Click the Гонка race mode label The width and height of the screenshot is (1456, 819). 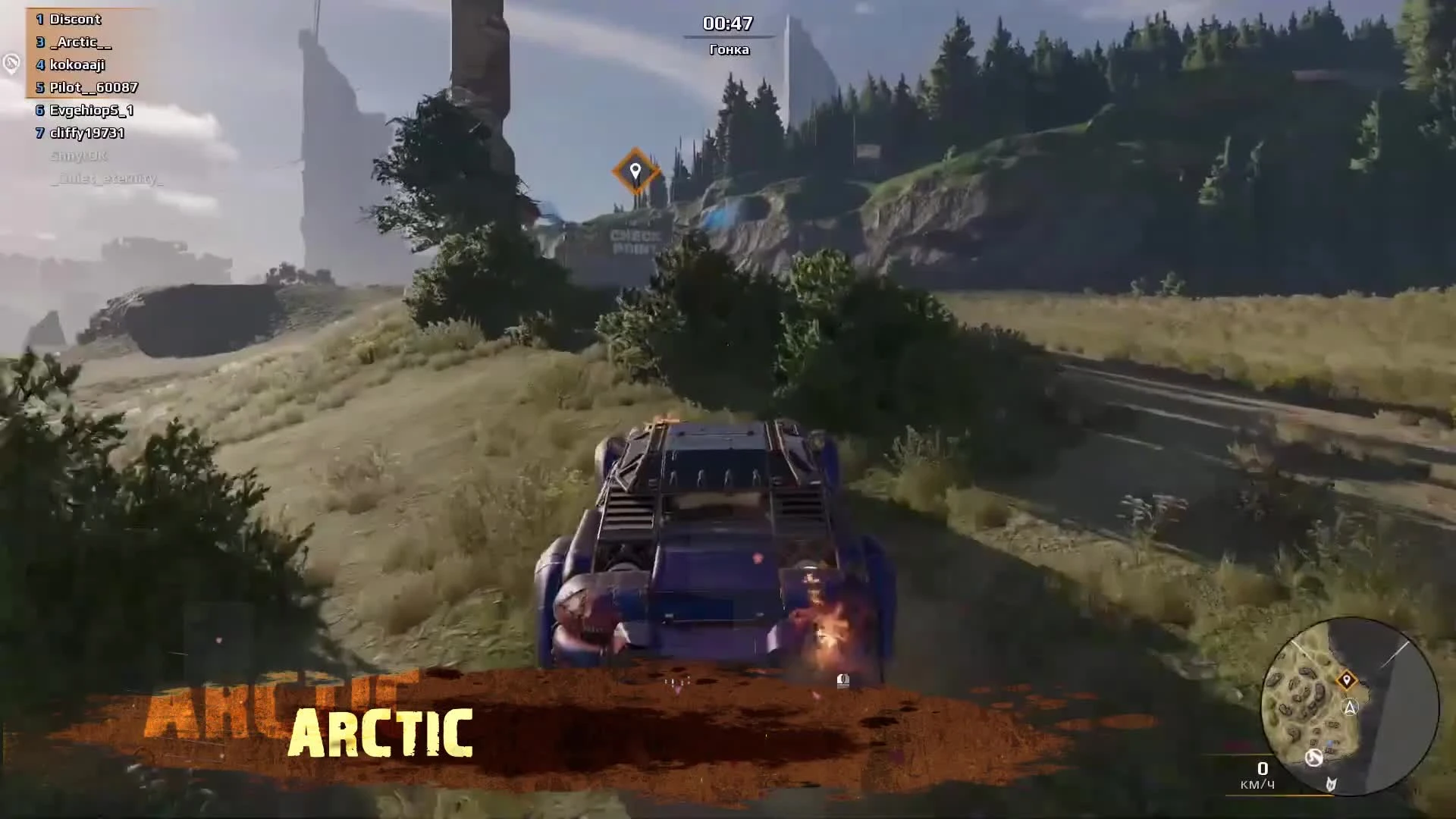pos(730,49)
